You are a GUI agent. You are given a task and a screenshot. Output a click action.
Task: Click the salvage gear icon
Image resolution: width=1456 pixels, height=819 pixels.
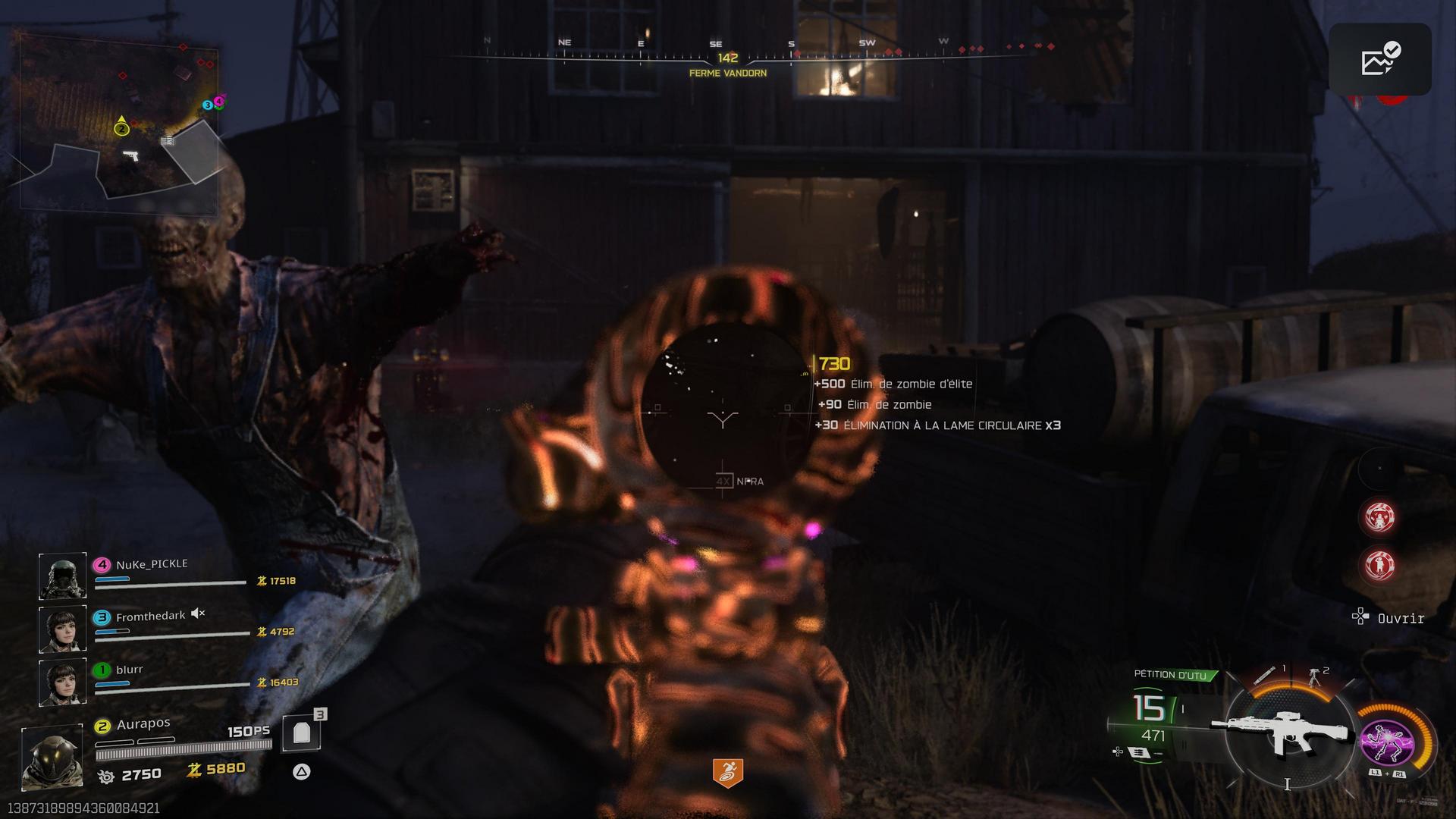tap(106, 776)
